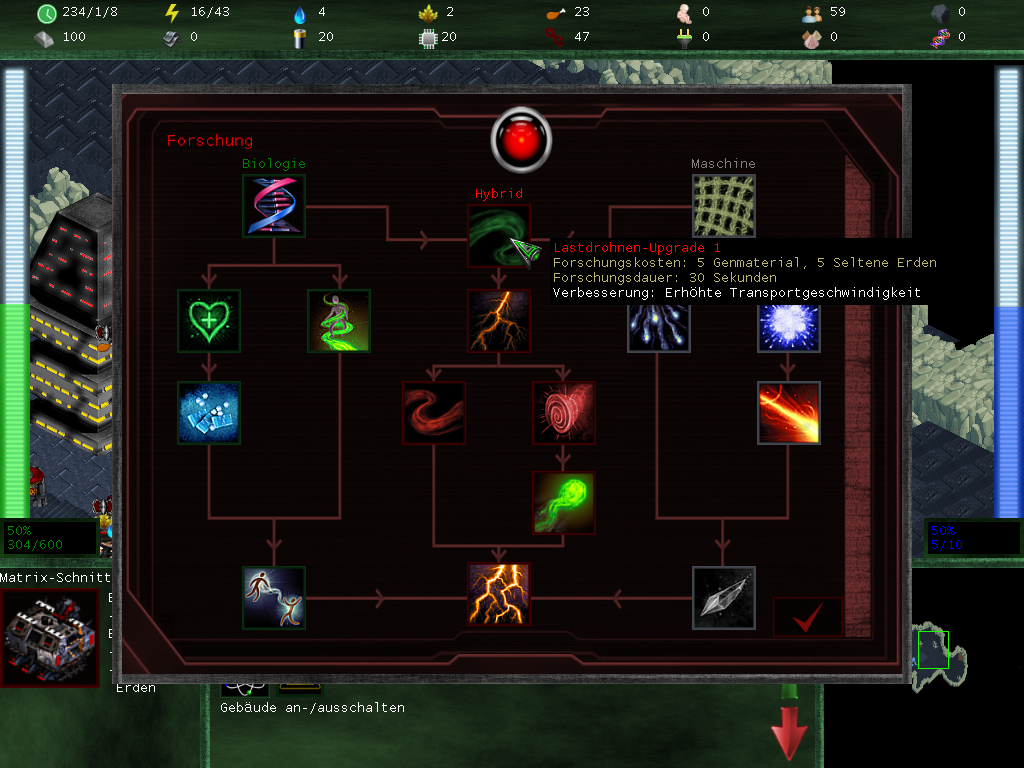Choose the Hybrid green swirl research
This screenshot has height=768, width=1024.
point(498,235)
